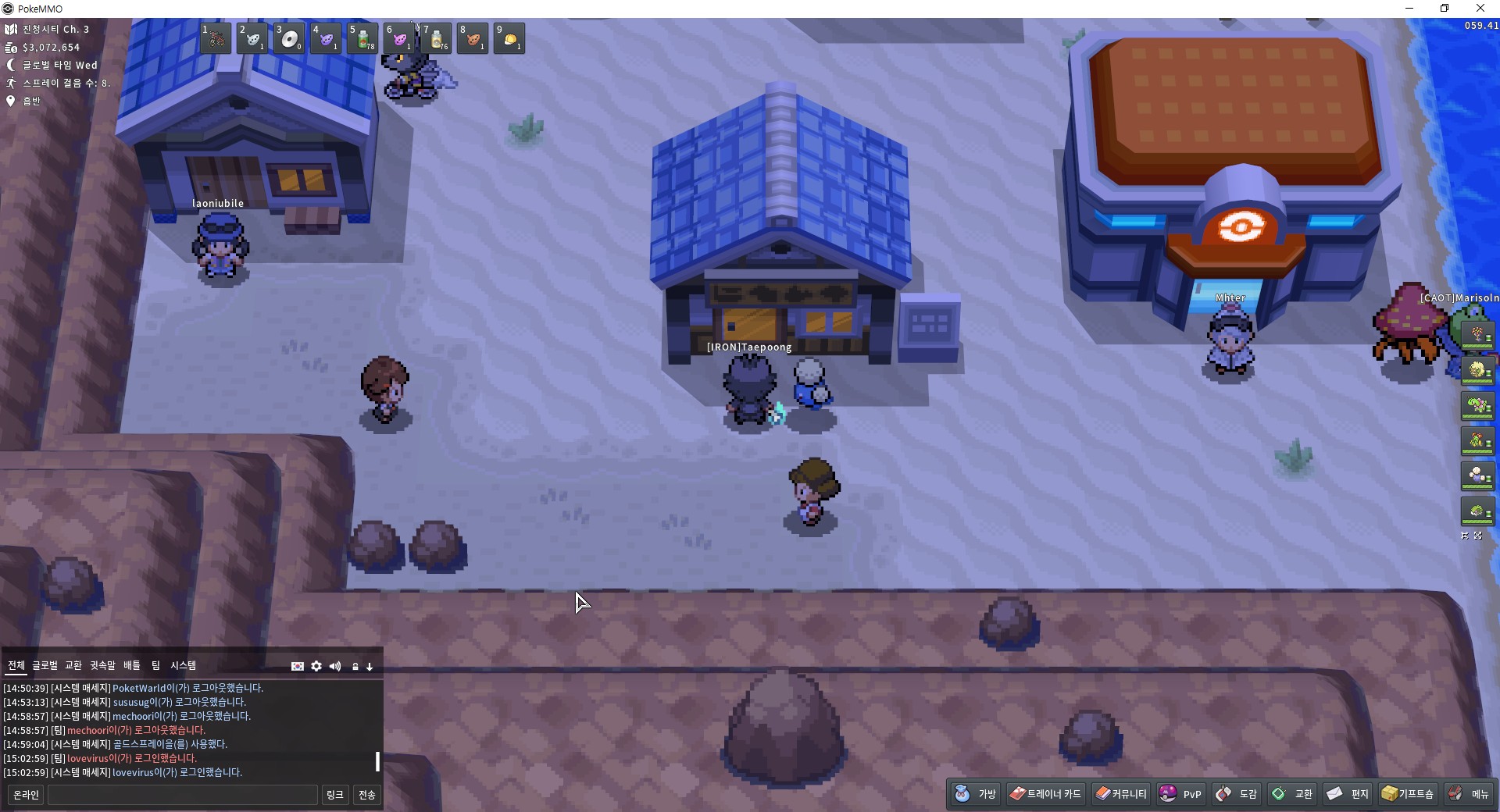Use the bicycle in hotbar slot 1
The height and width of the screenshot is (812, 1500).
point(216,38)
